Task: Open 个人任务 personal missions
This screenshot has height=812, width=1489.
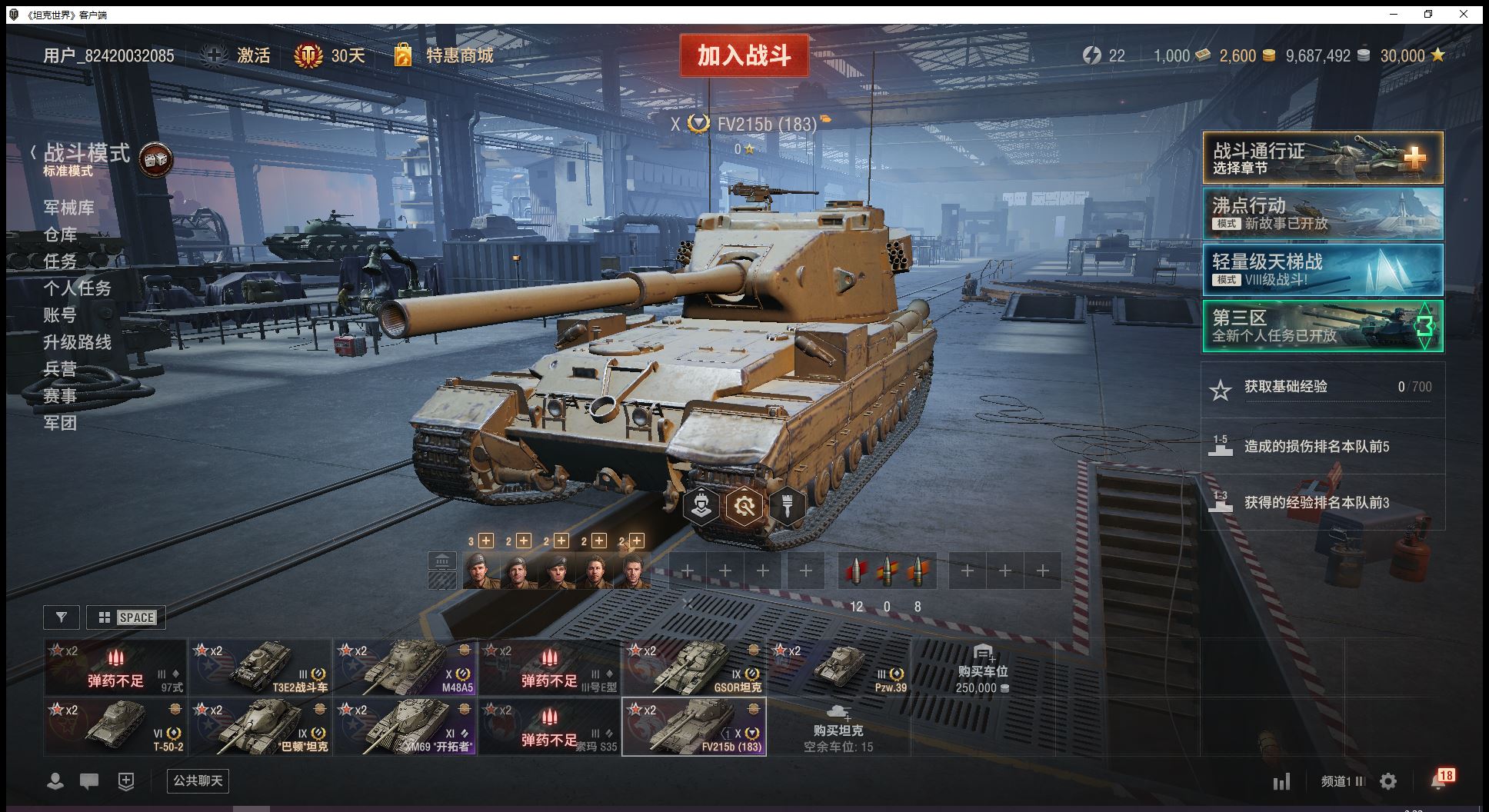Action: [77, 288]
